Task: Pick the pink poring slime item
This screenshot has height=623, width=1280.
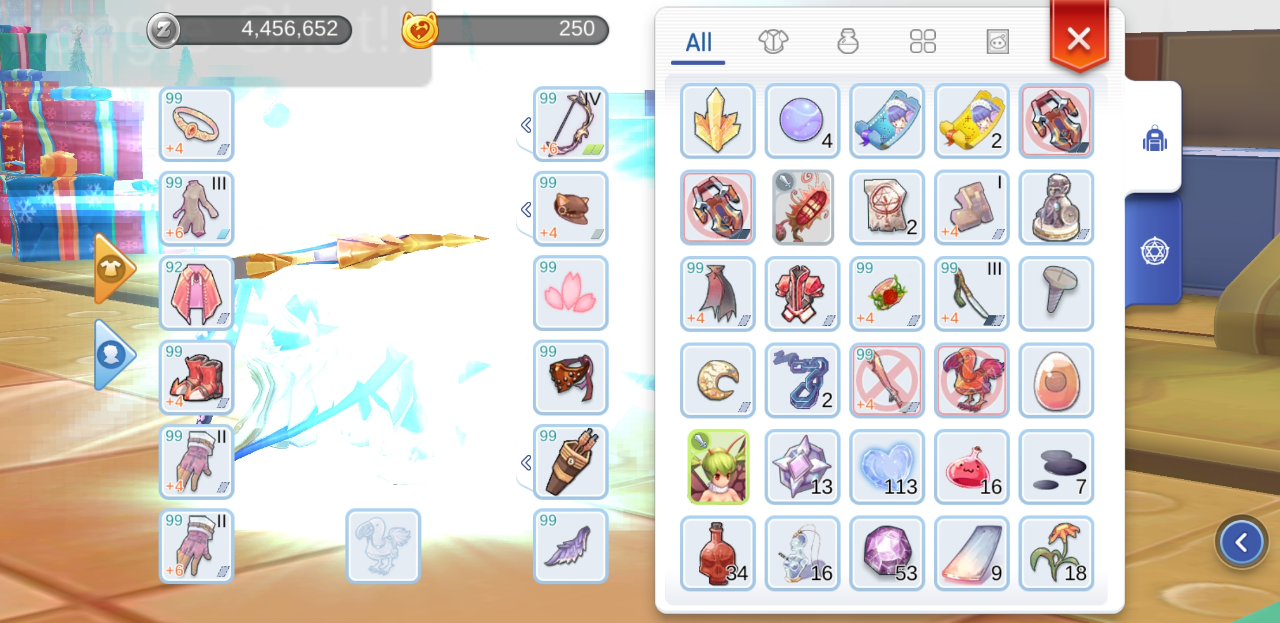Action: coord(971,467)
